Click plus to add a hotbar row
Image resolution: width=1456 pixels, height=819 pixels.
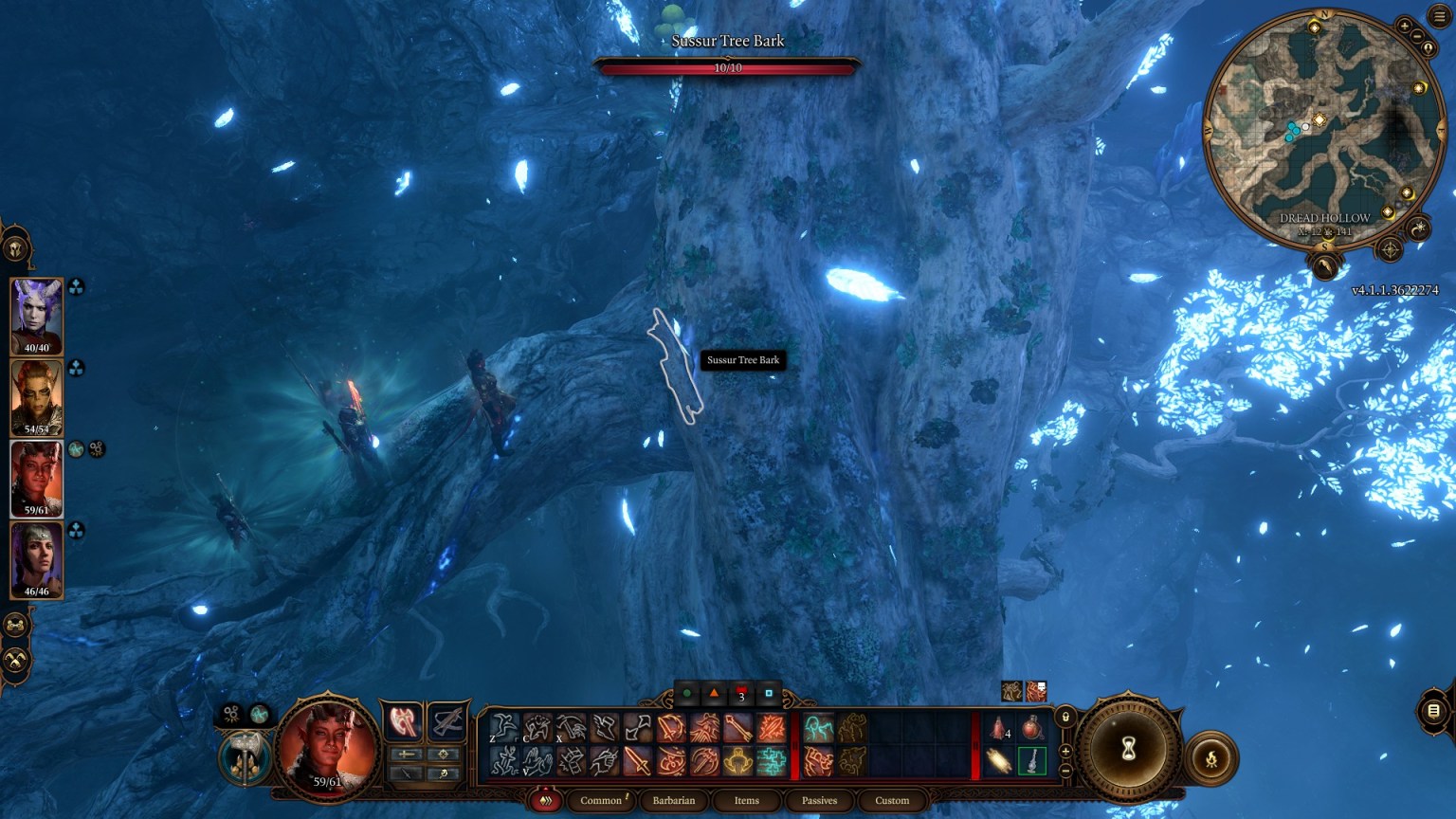[1065, 751]
